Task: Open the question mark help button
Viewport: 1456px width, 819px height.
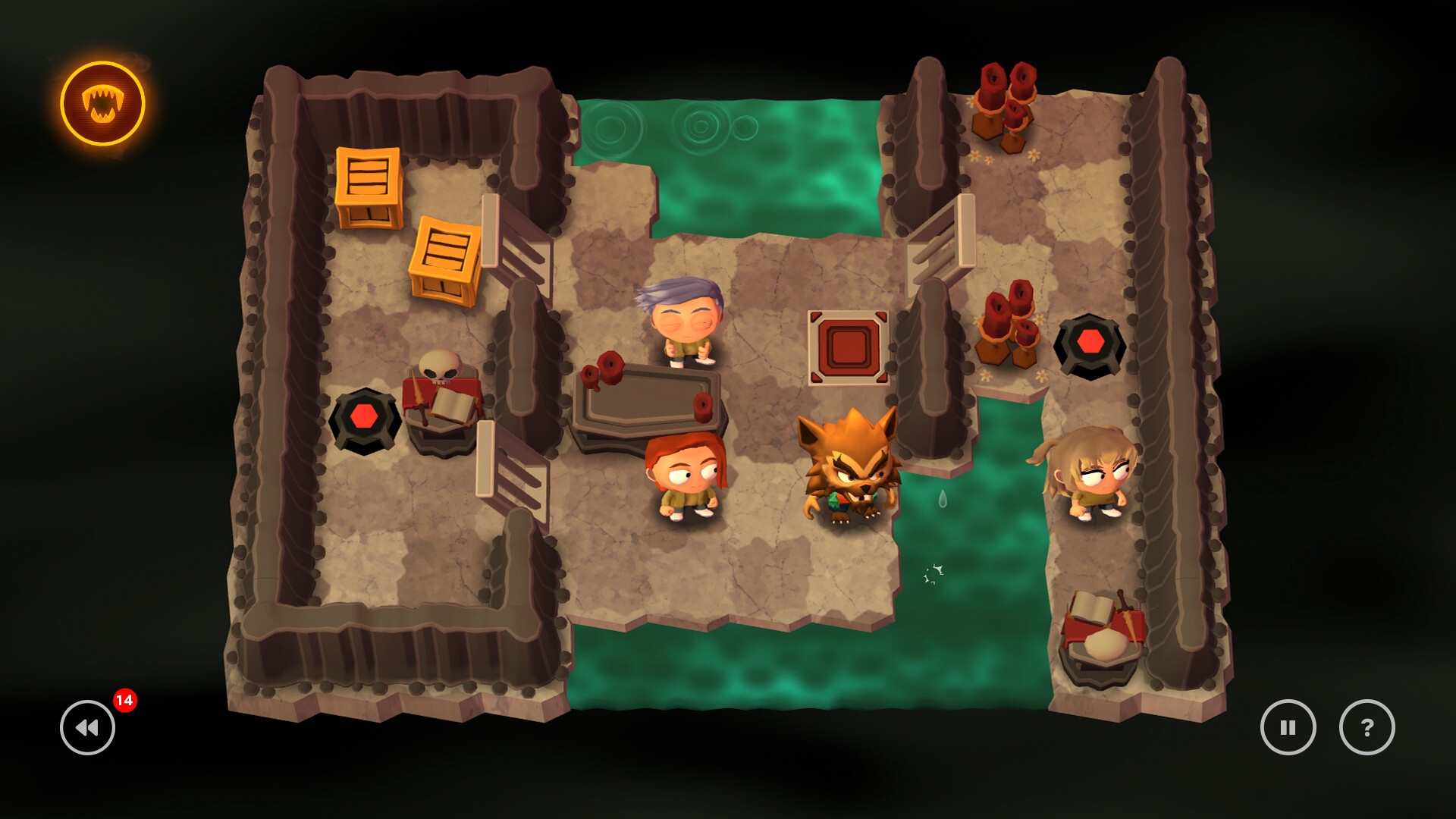Action: click(1367, 727)
